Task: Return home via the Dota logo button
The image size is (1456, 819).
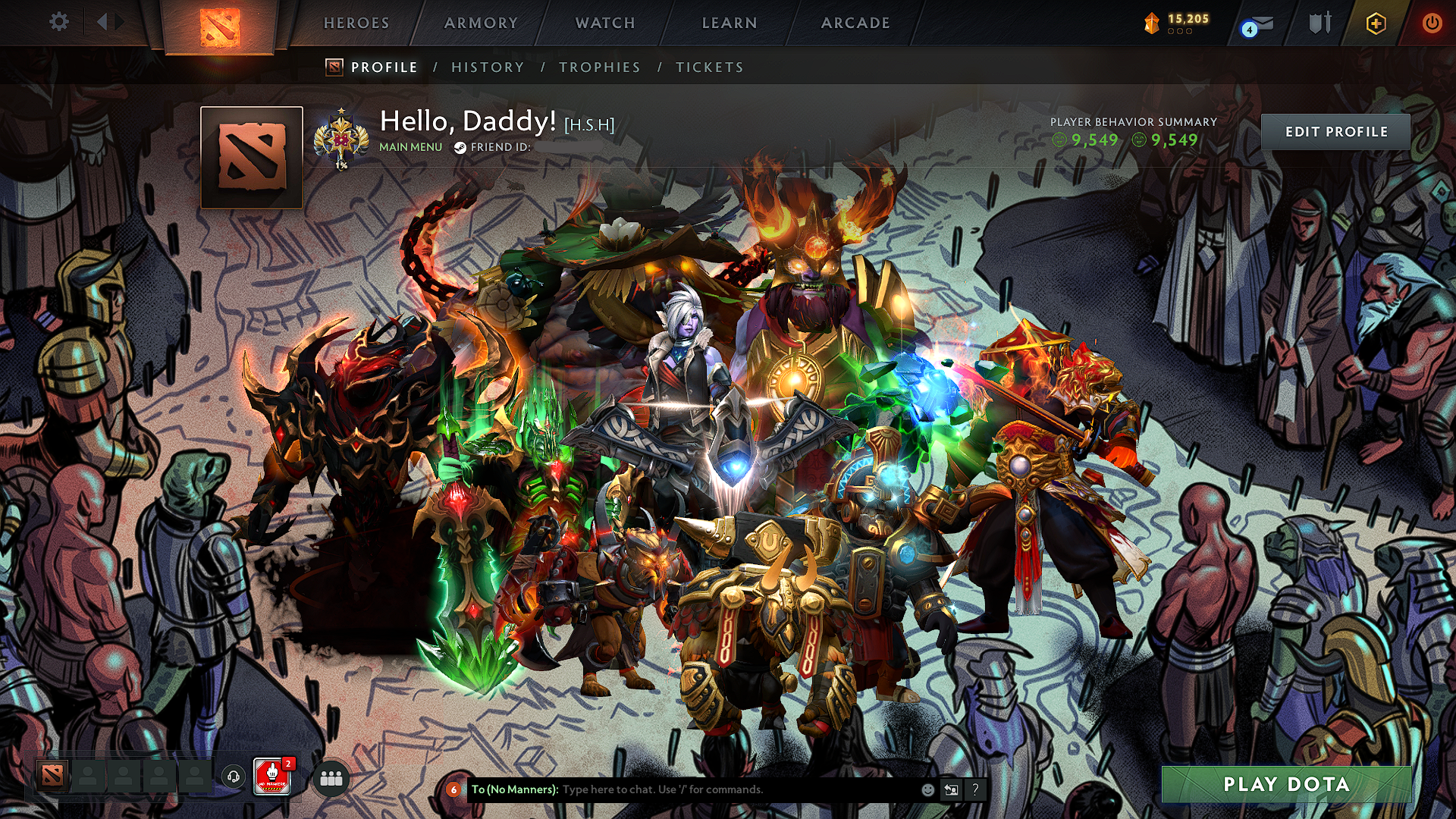Action: click(x=219, y=27)
